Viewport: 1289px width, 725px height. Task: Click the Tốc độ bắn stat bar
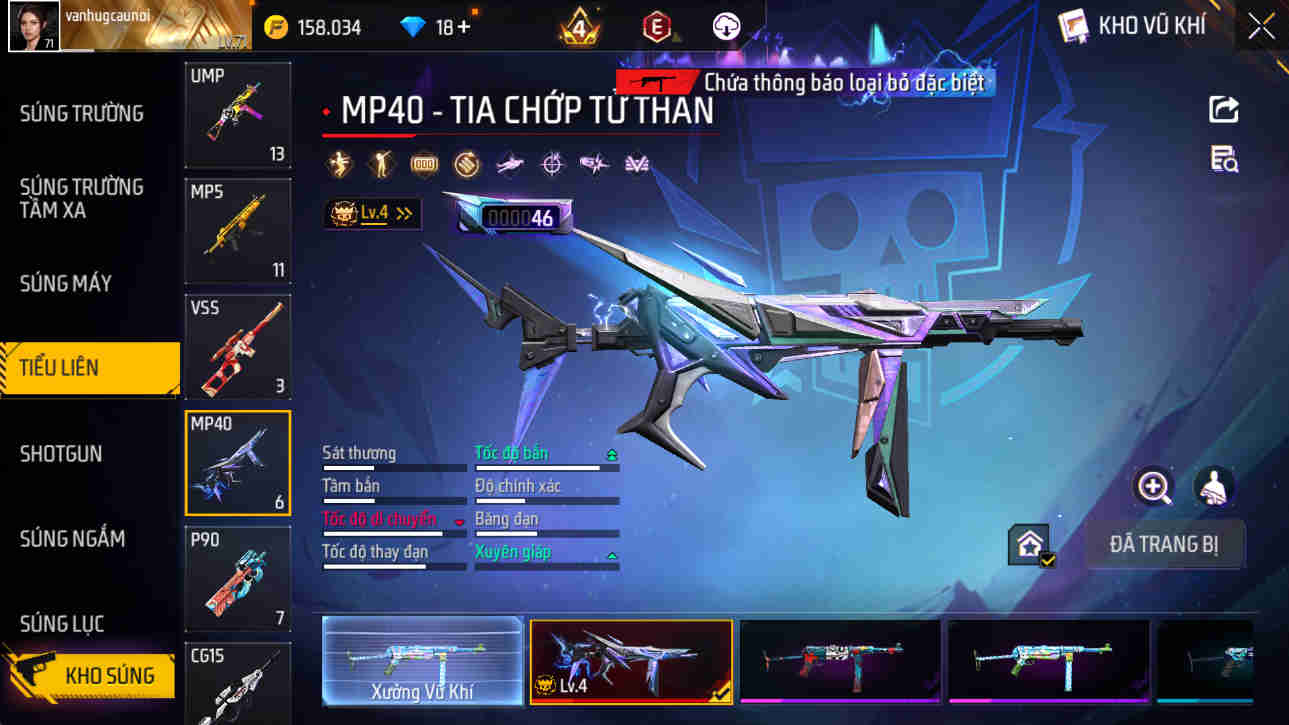pyautogui.click(x=546, y=467)
